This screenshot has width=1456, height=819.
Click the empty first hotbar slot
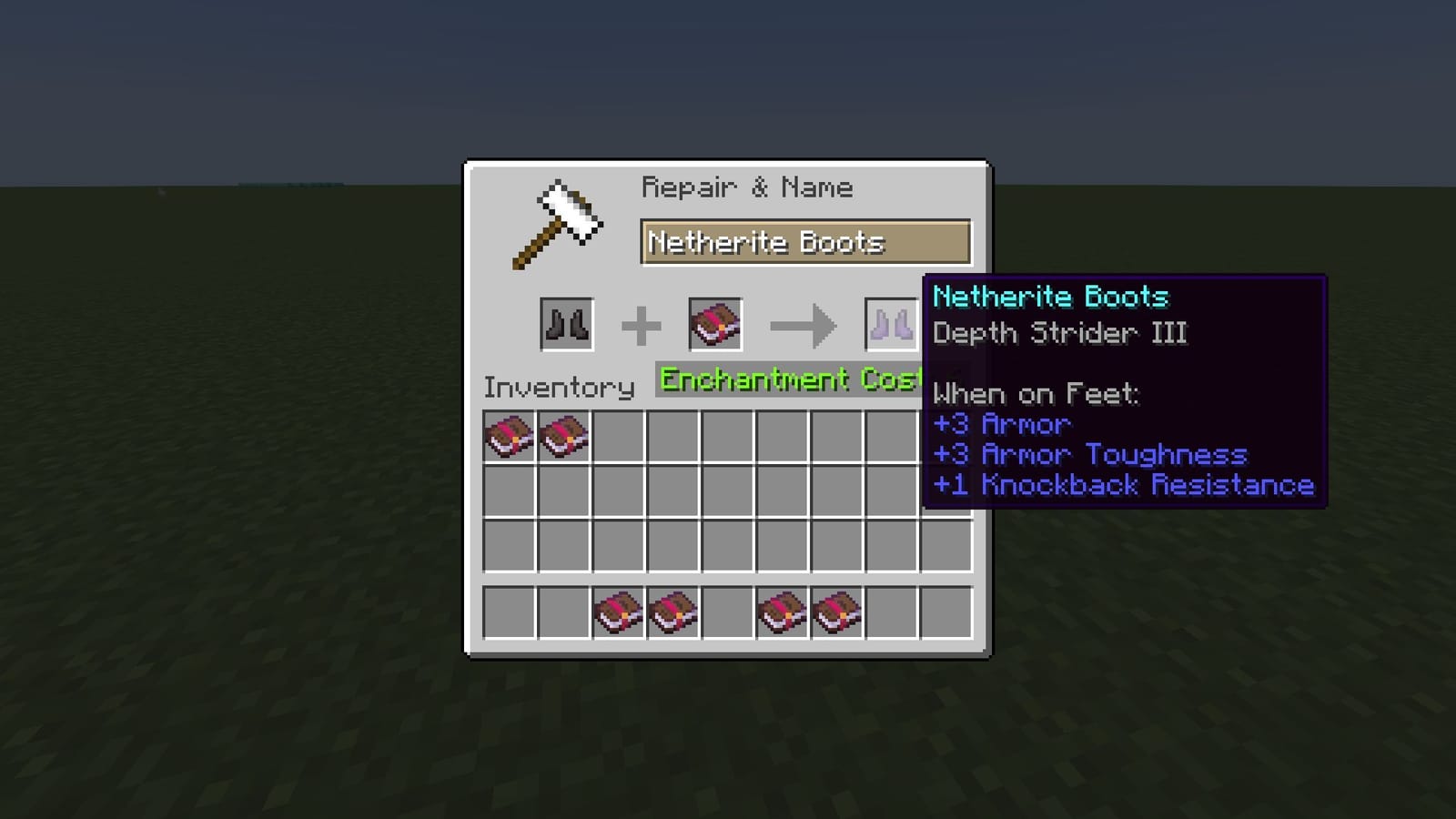[x=508, y=611]
